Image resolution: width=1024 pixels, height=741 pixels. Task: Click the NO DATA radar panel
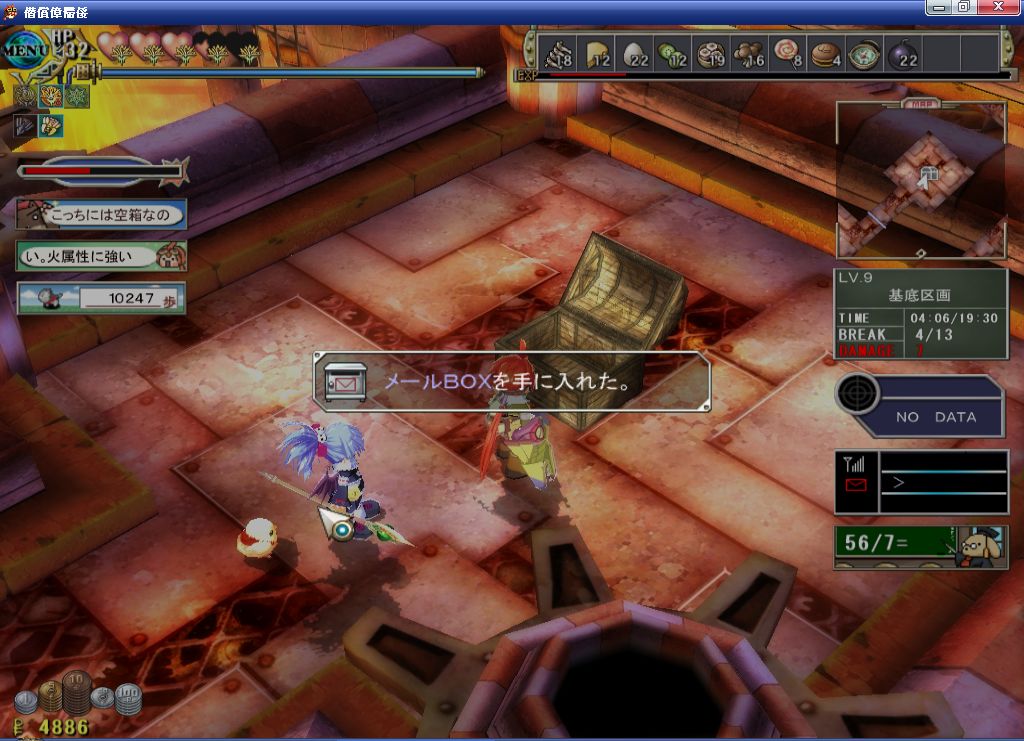coord(921,405)
